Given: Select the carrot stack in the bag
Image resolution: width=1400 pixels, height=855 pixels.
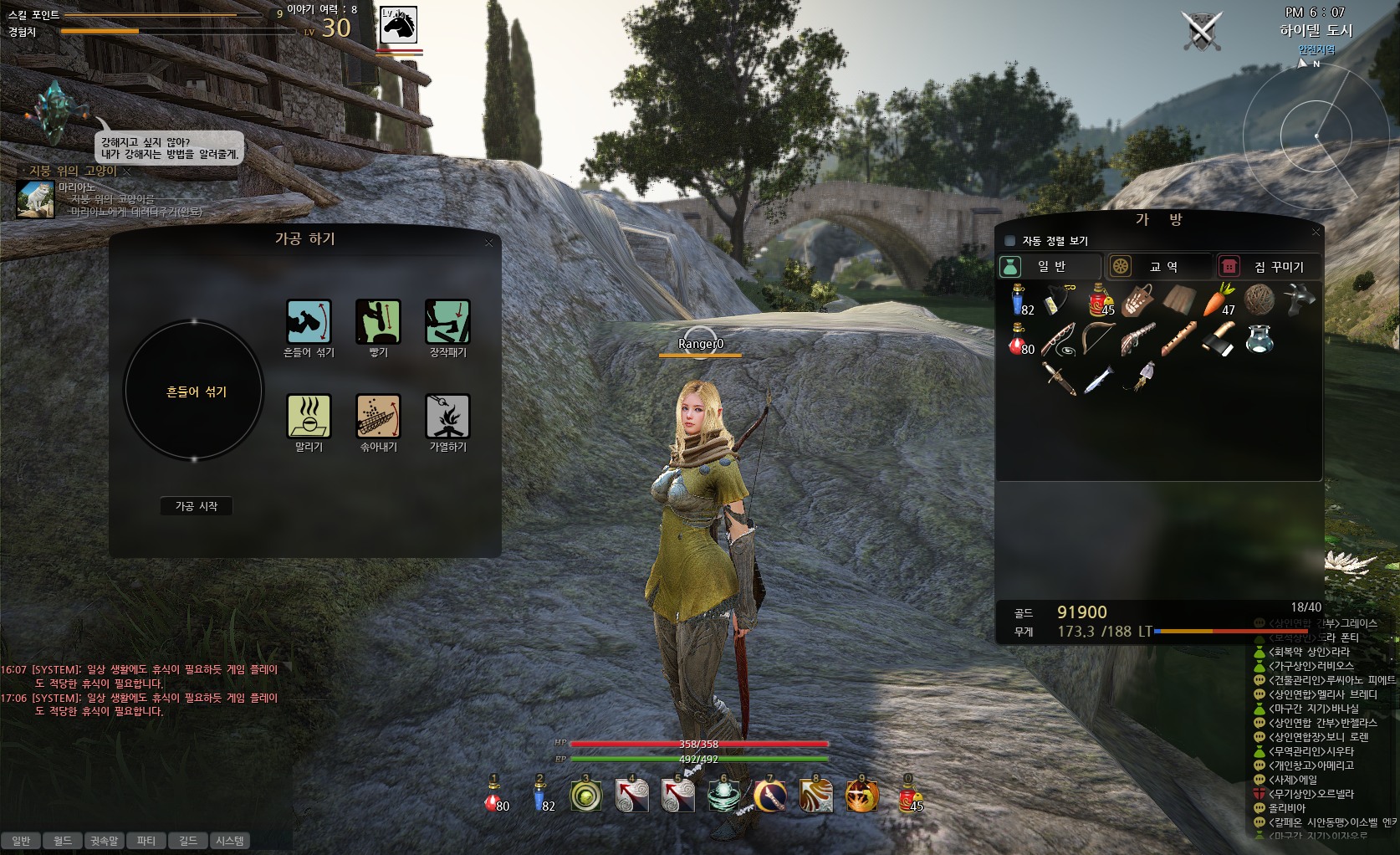Looking at the screenshot, I should [1219, 300].
